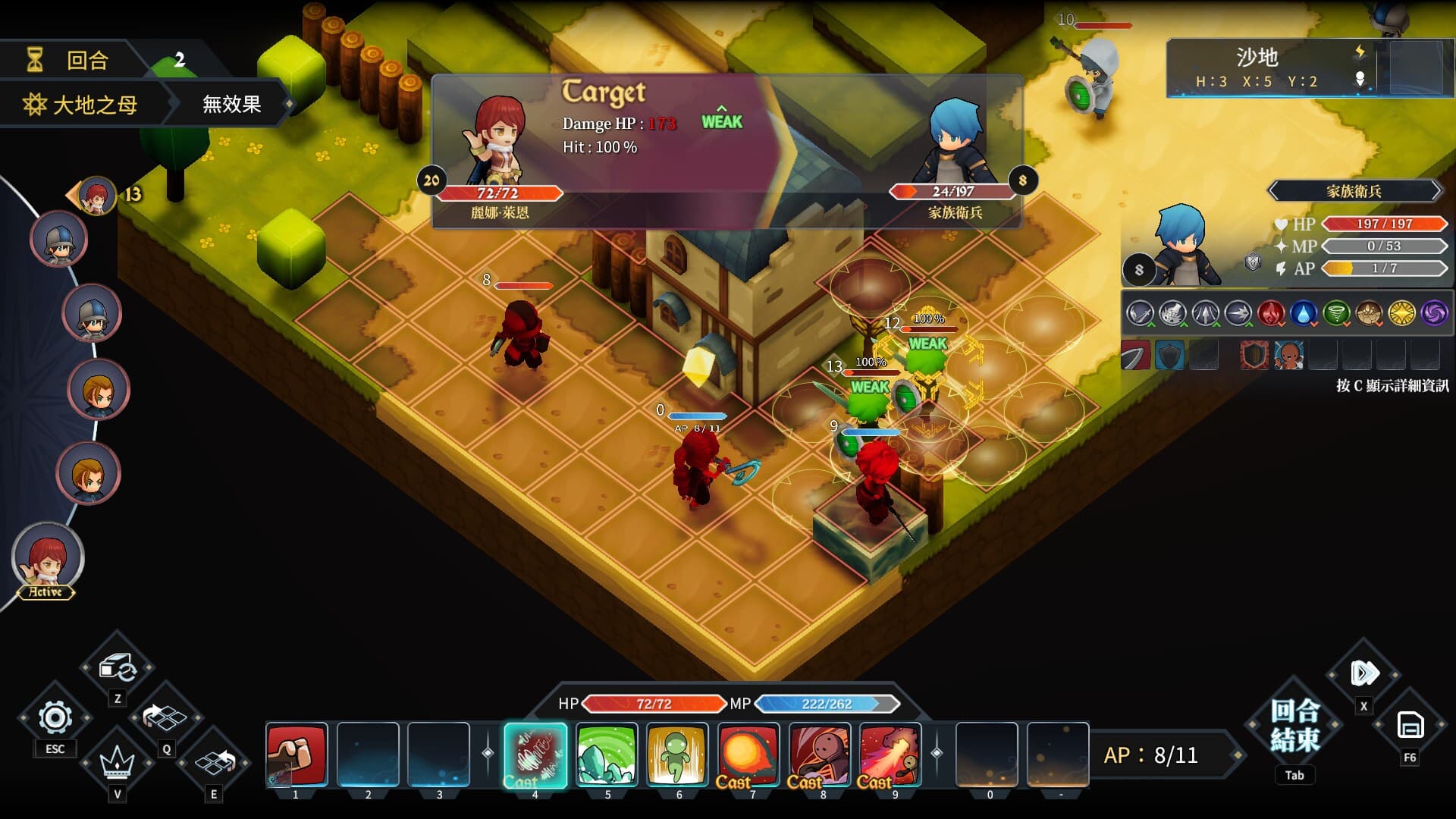Image resolution: width=1456 pixels, height=819 pixels.
Task: Select the green crystal skill in slot 5
Action: 606,756
